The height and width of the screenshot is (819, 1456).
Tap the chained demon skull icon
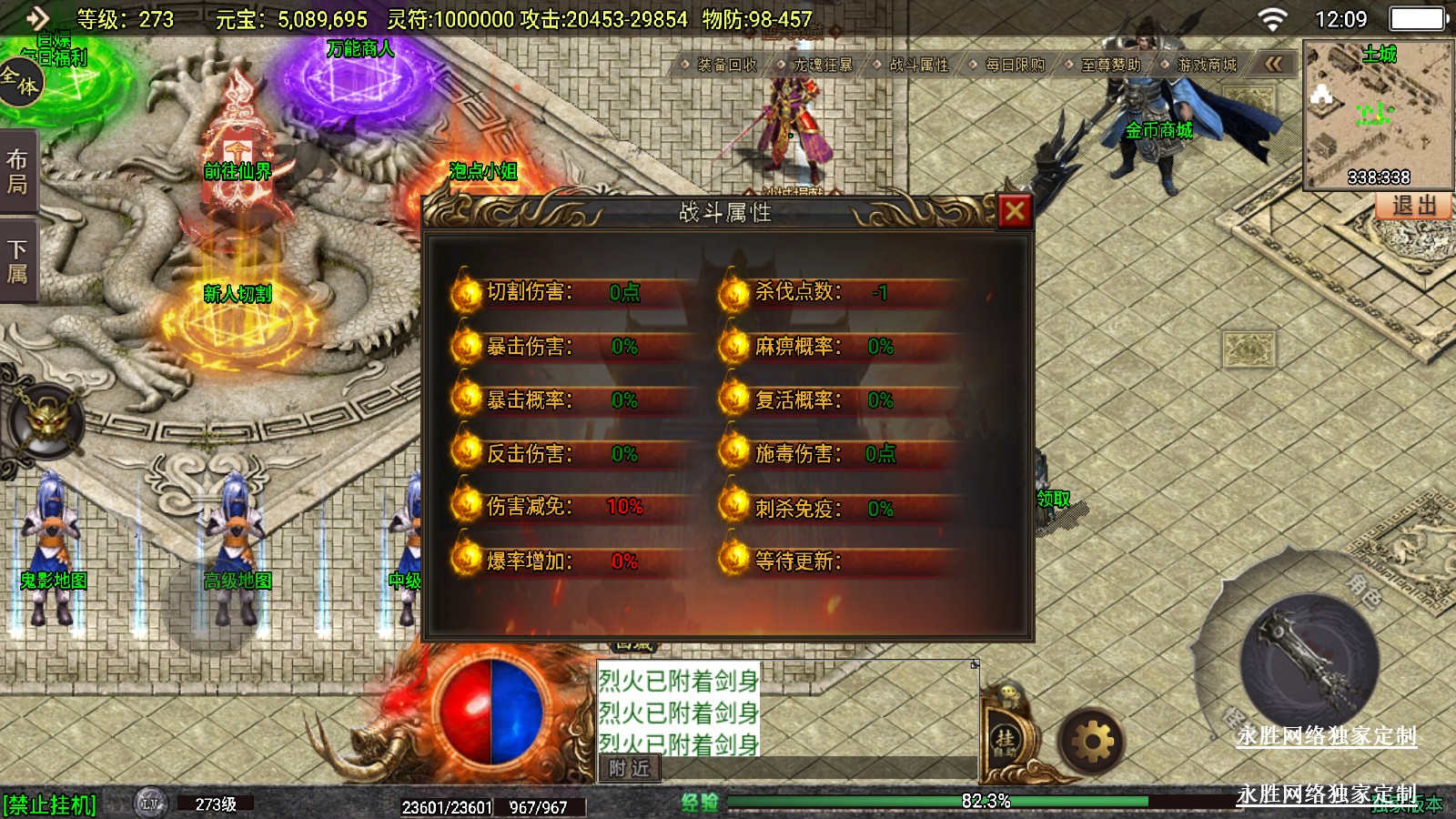click(47, 421)
